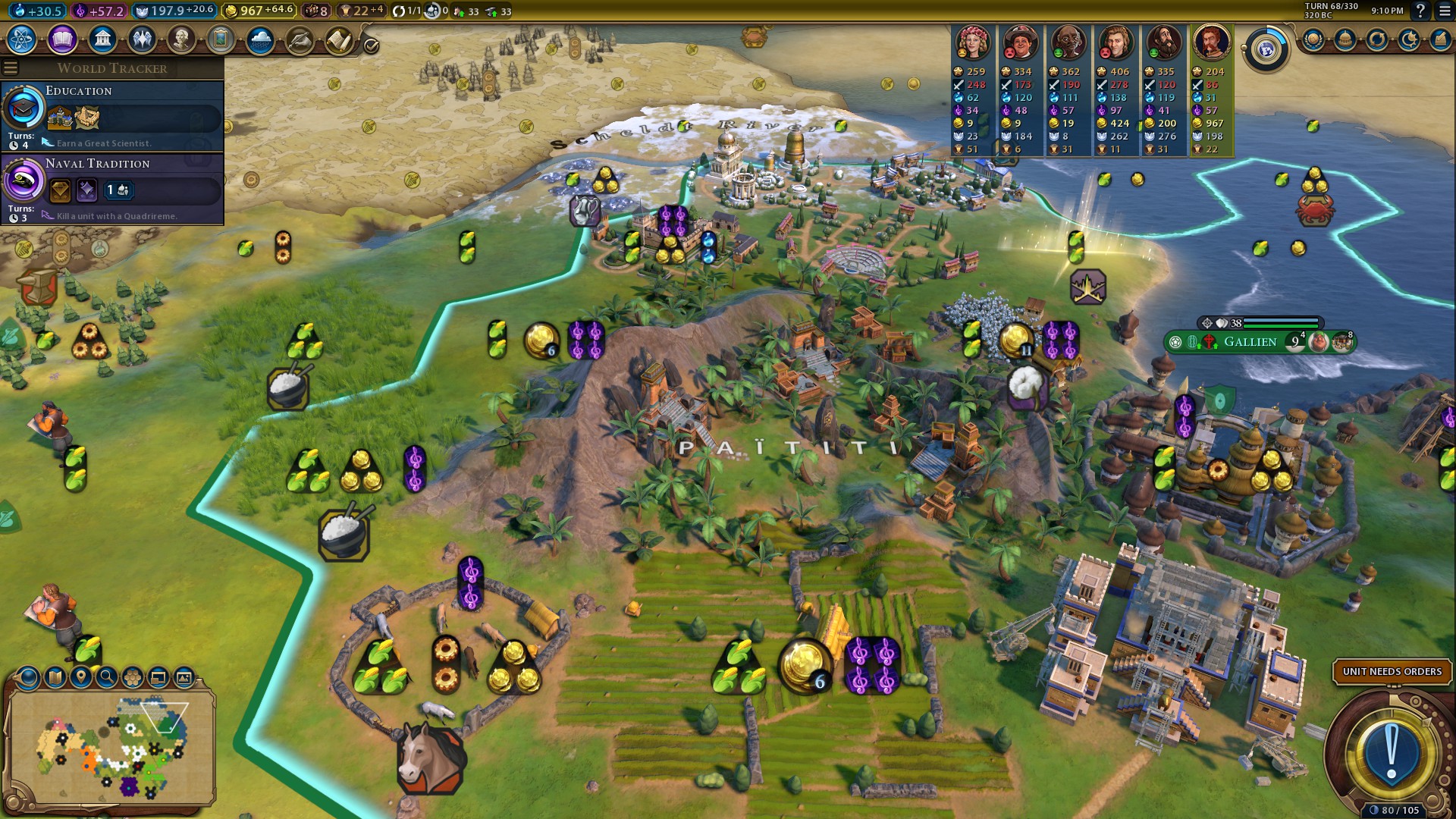Open the technology tree atom icon

(22, 39)
